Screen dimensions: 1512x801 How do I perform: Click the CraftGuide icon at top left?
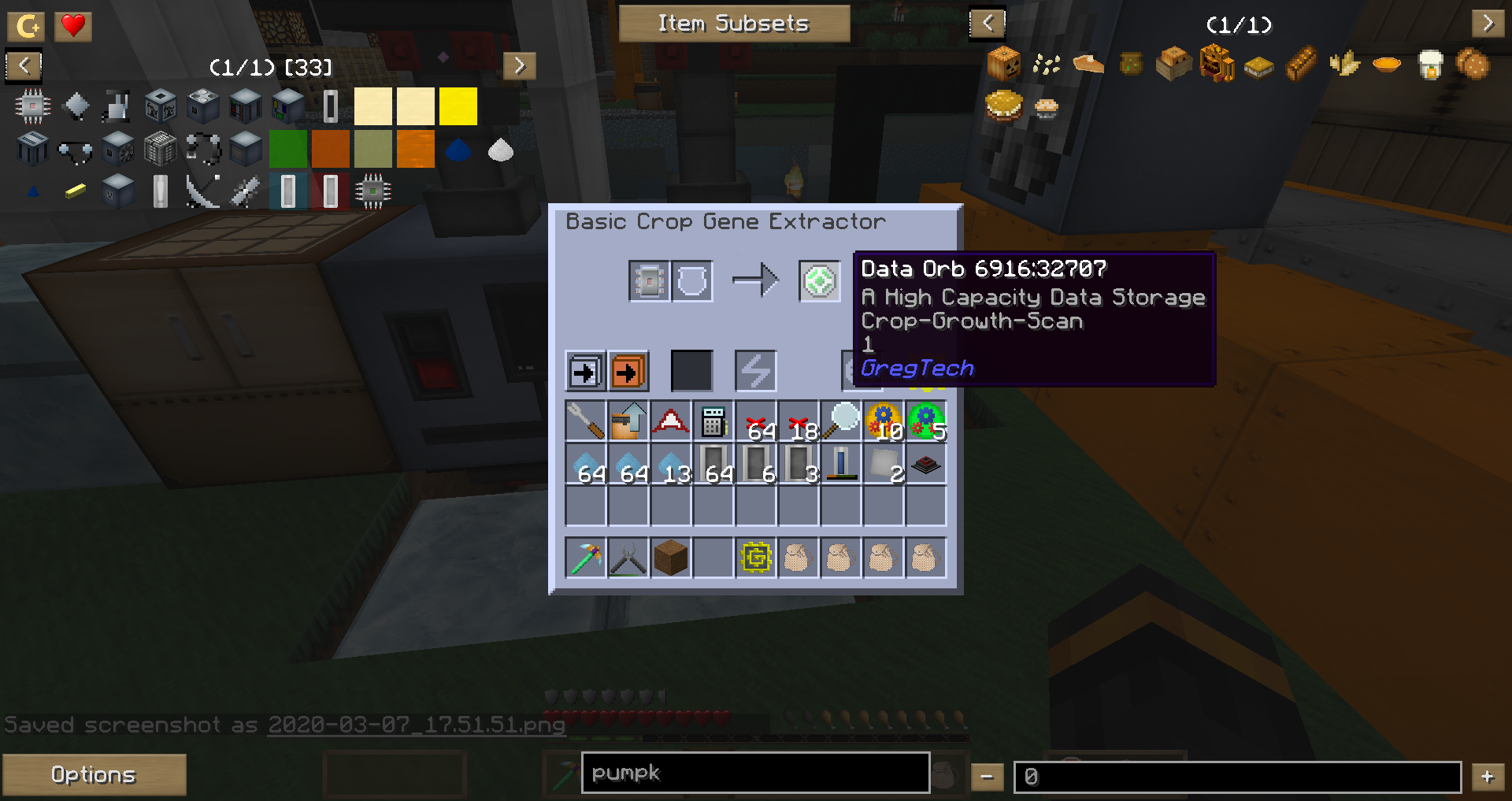(26, 24)
